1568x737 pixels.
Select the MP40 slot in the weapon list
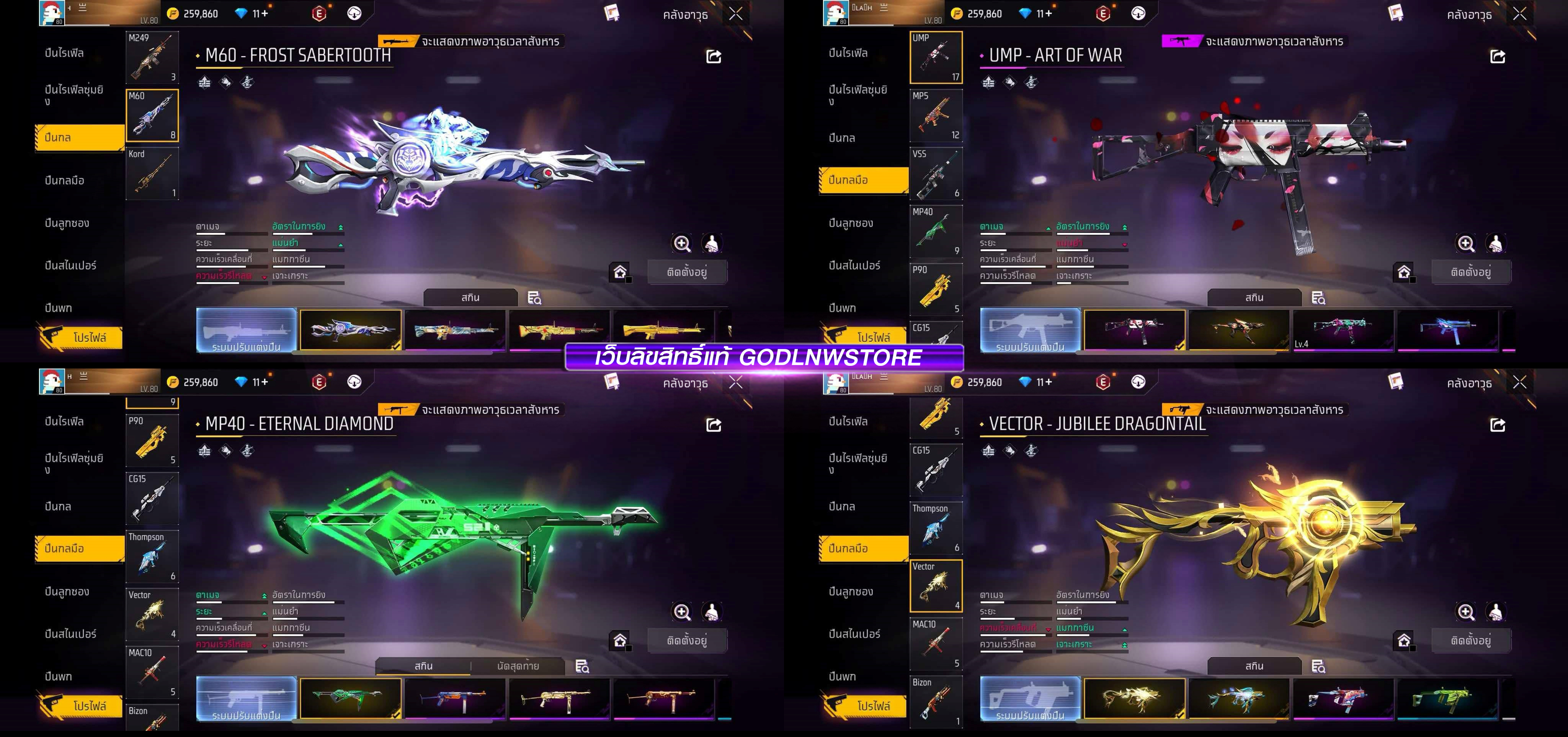[x=936, y=231]
